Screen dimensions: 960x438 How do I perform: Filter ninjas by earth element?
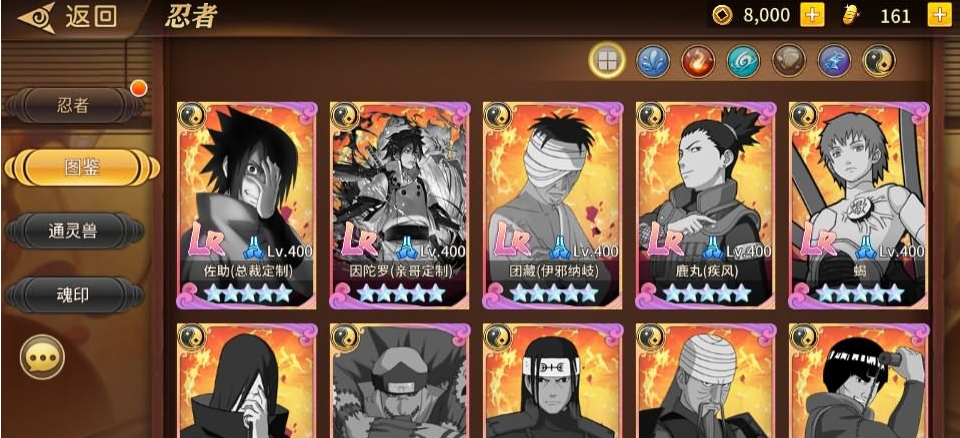point(789,61)
